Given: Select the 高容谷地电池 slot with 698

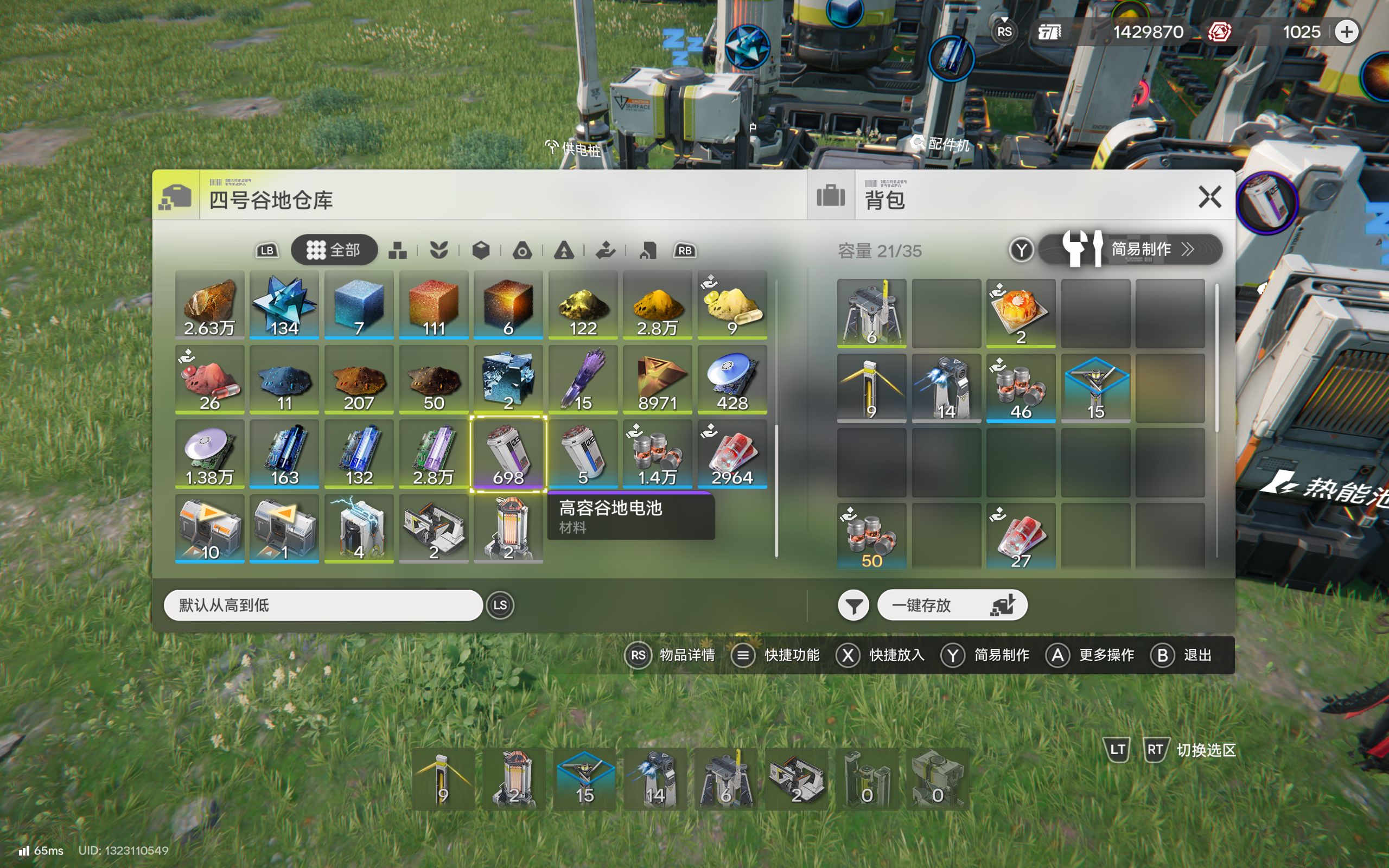Looking at the screenshot, I should [x=508, y=454].
